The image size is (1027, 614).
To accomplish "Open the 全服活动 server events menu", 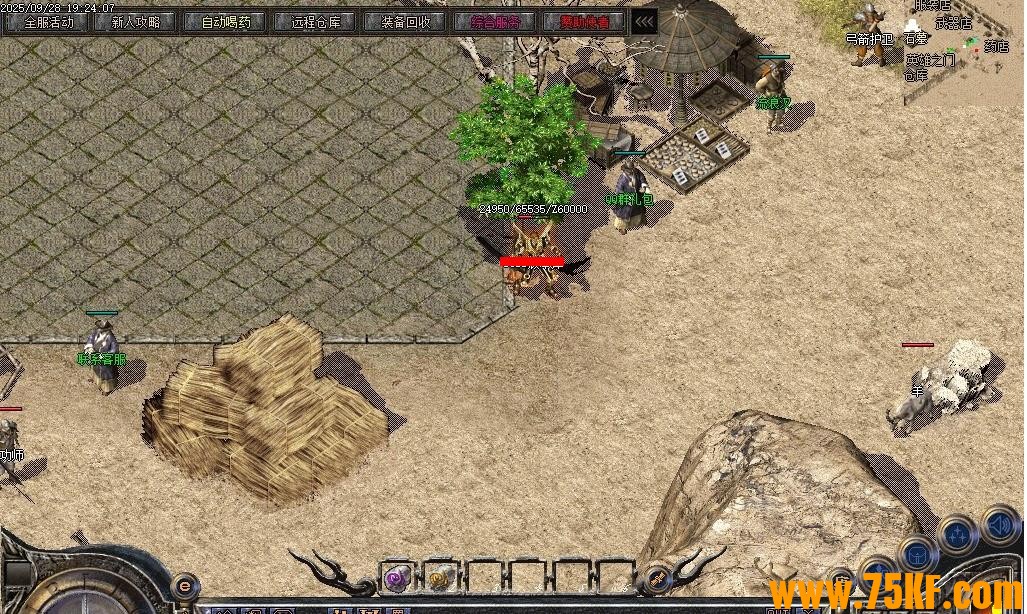I will click(x=48, y=22).
